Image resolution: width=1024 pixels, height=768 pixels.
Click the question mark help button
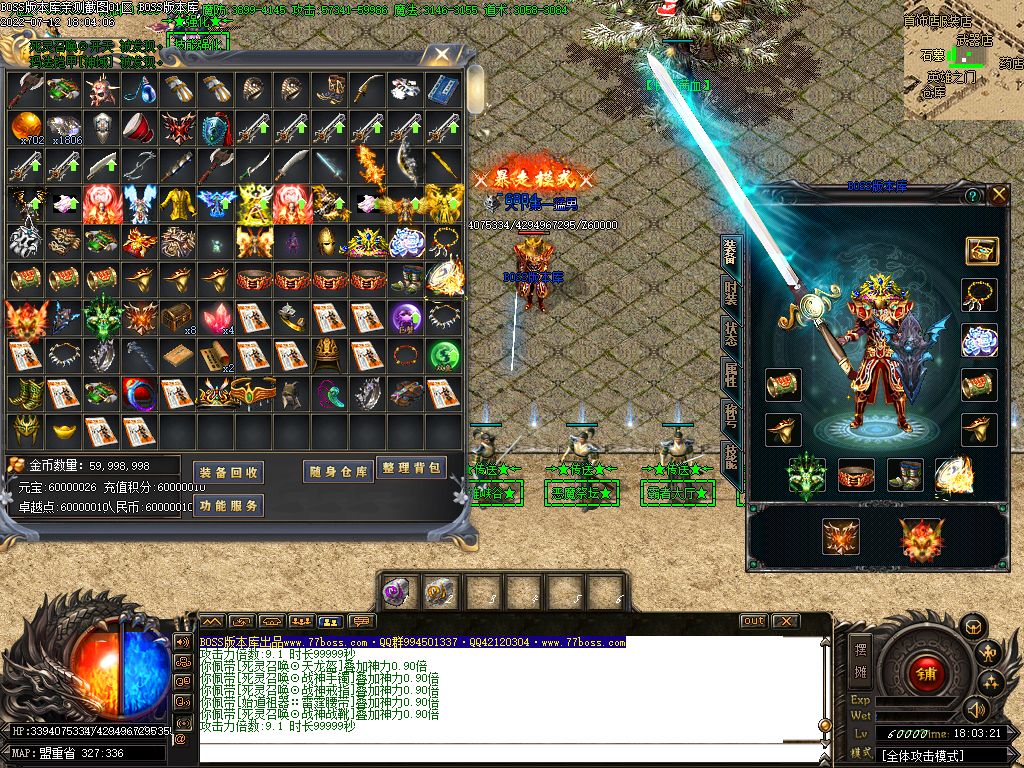(972, 196)
